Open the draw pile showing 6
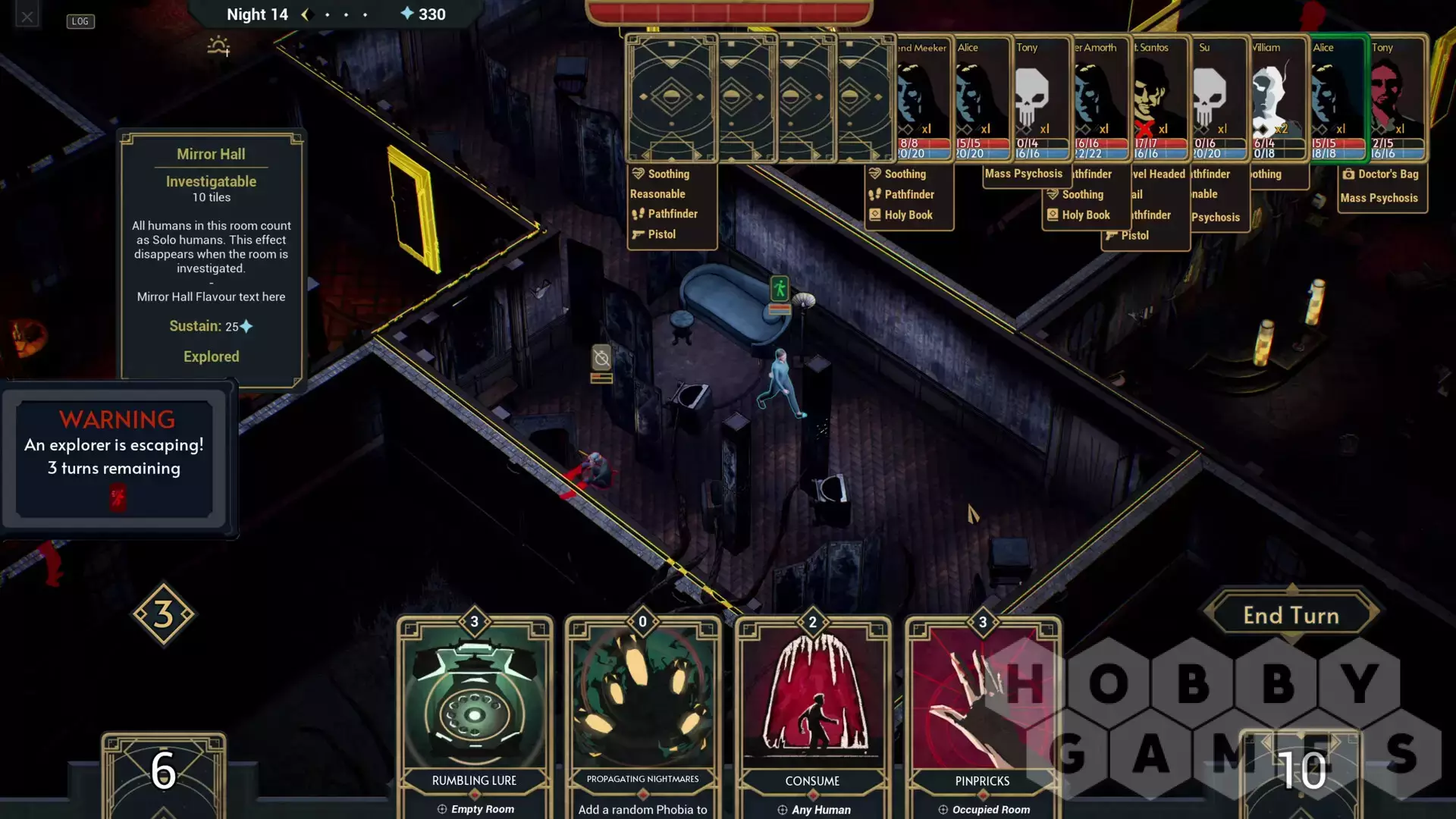Viewport: 1456px width, 819px height. (163, 772)
